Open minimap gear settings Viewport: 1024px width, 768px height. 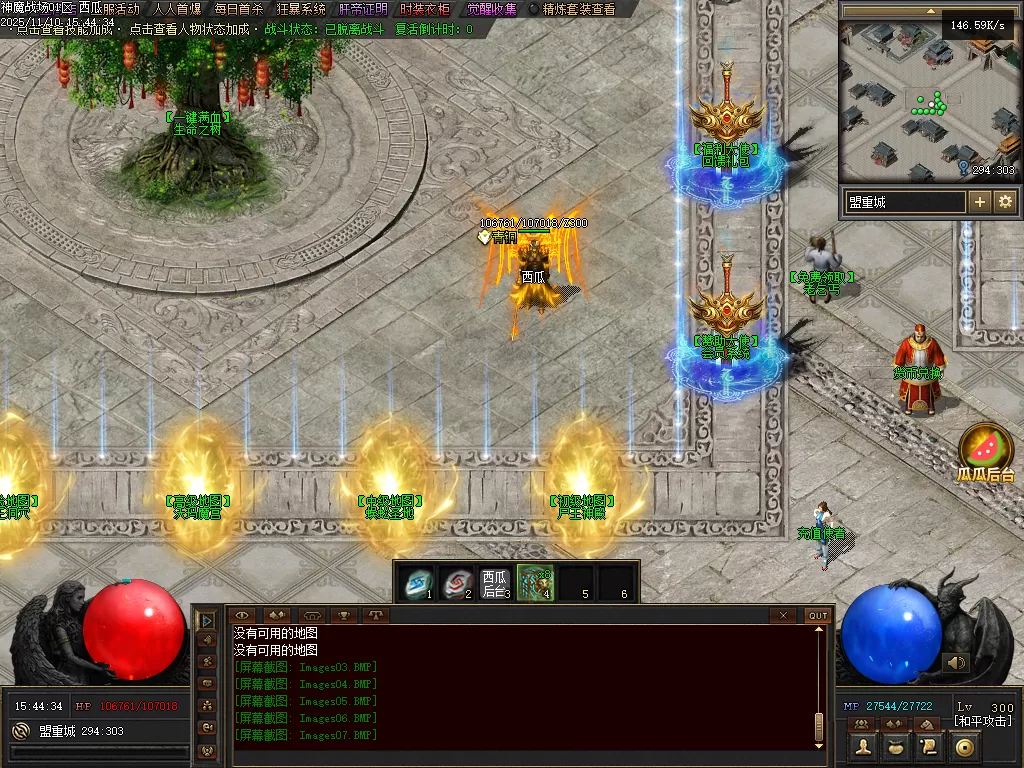click(x=1005, y=202)
